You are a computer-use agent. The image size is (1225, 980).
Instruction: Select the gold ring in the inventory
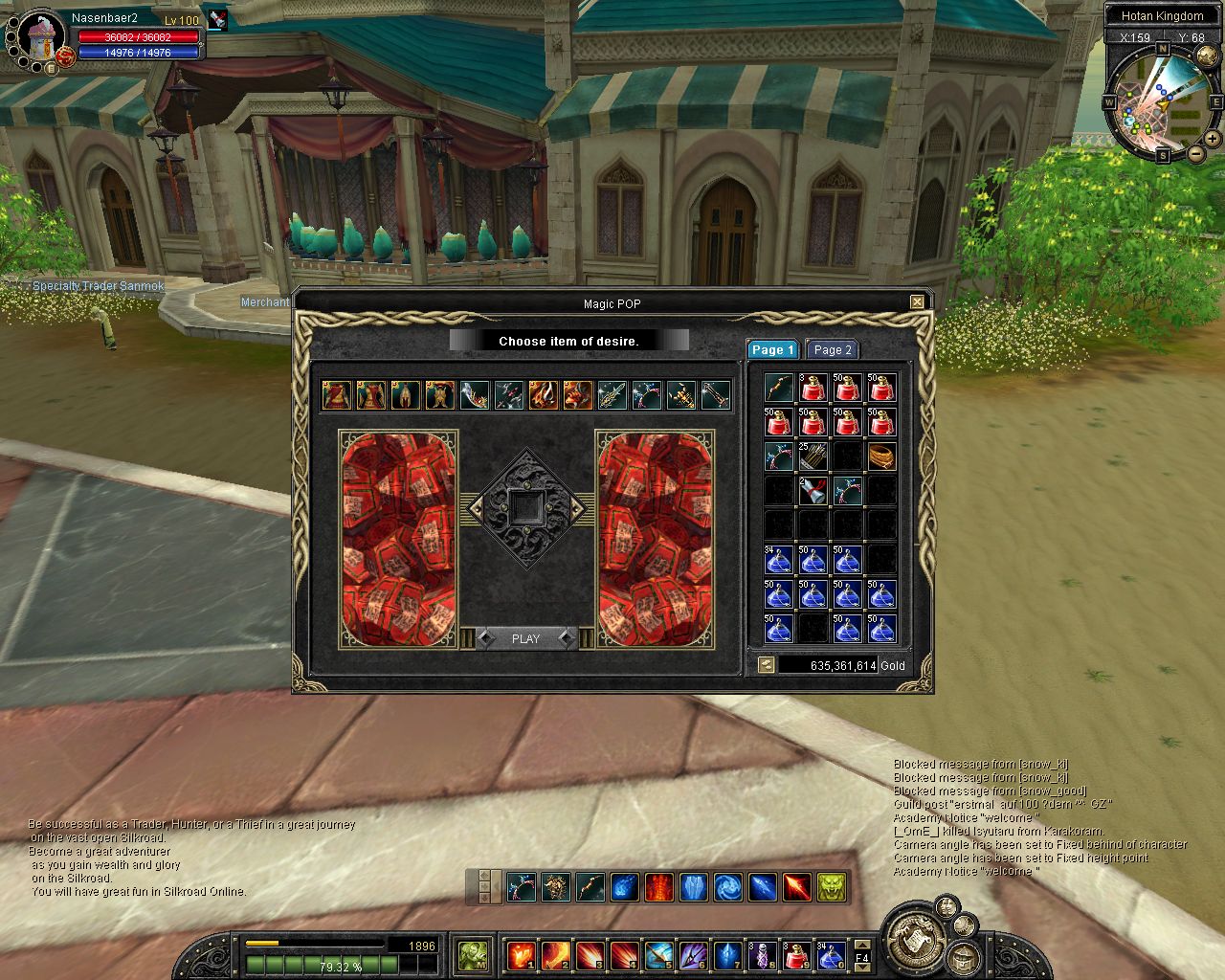coord(881,457)
